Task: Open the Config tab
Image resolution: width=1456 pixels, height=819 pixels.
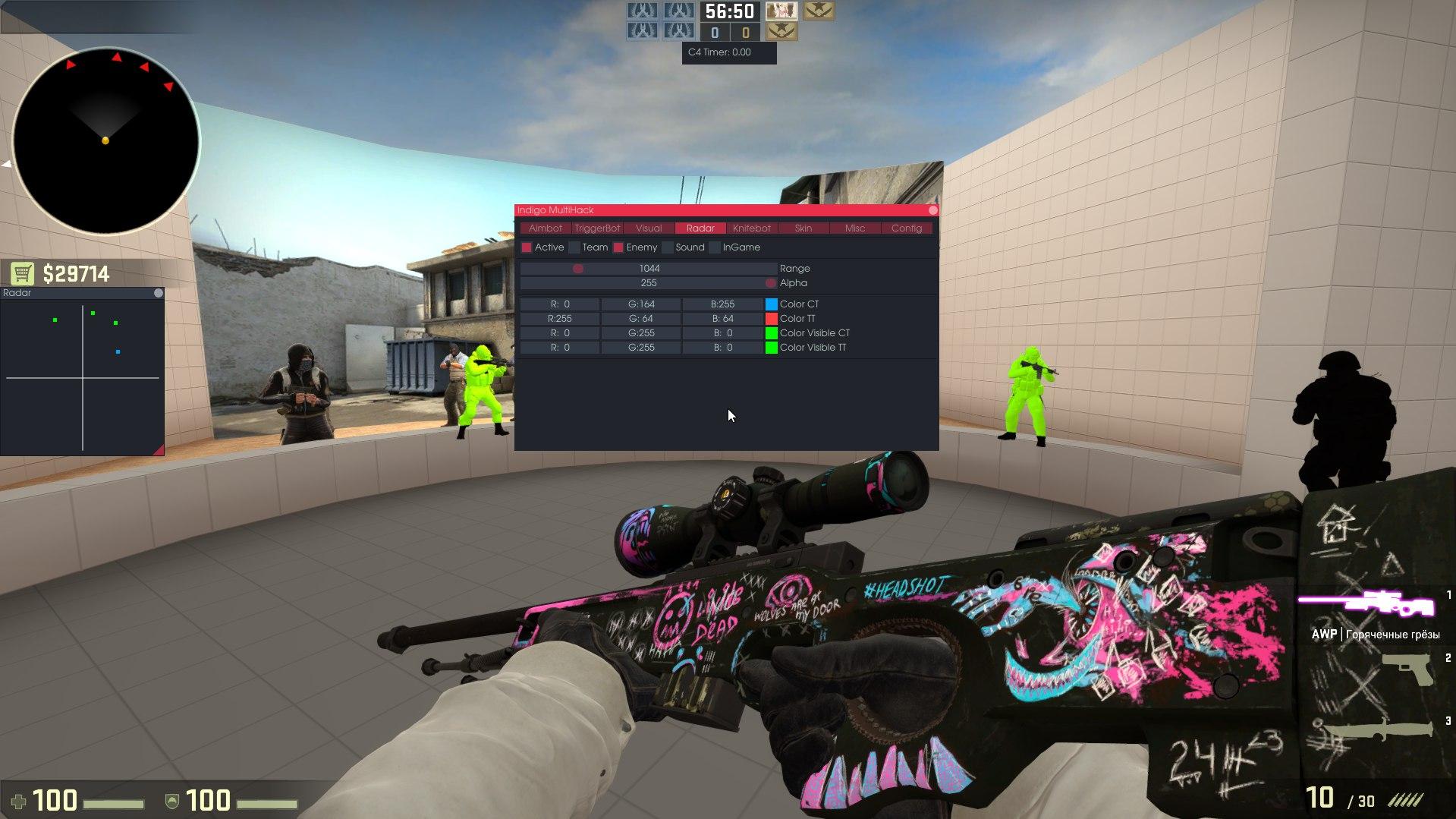Action: click(906, 228)
